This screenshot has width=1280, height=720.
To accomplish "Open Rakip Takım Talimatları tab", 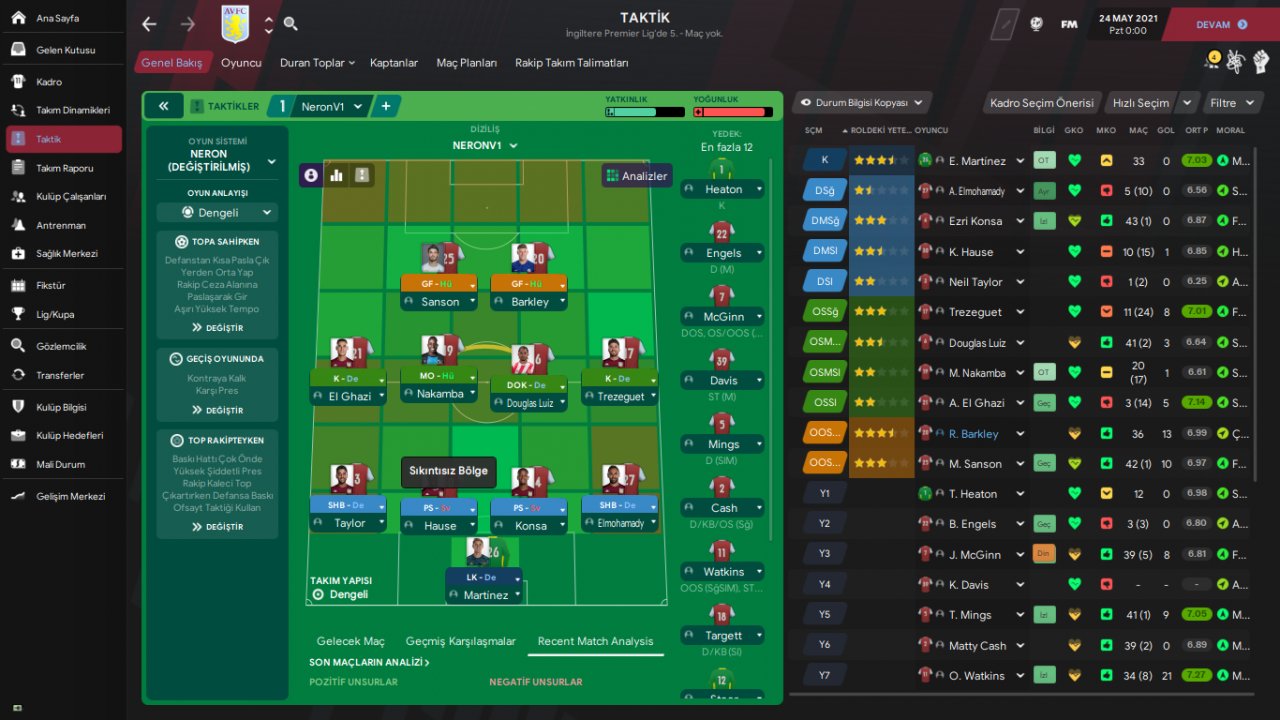I will click(x=571, y=63).
